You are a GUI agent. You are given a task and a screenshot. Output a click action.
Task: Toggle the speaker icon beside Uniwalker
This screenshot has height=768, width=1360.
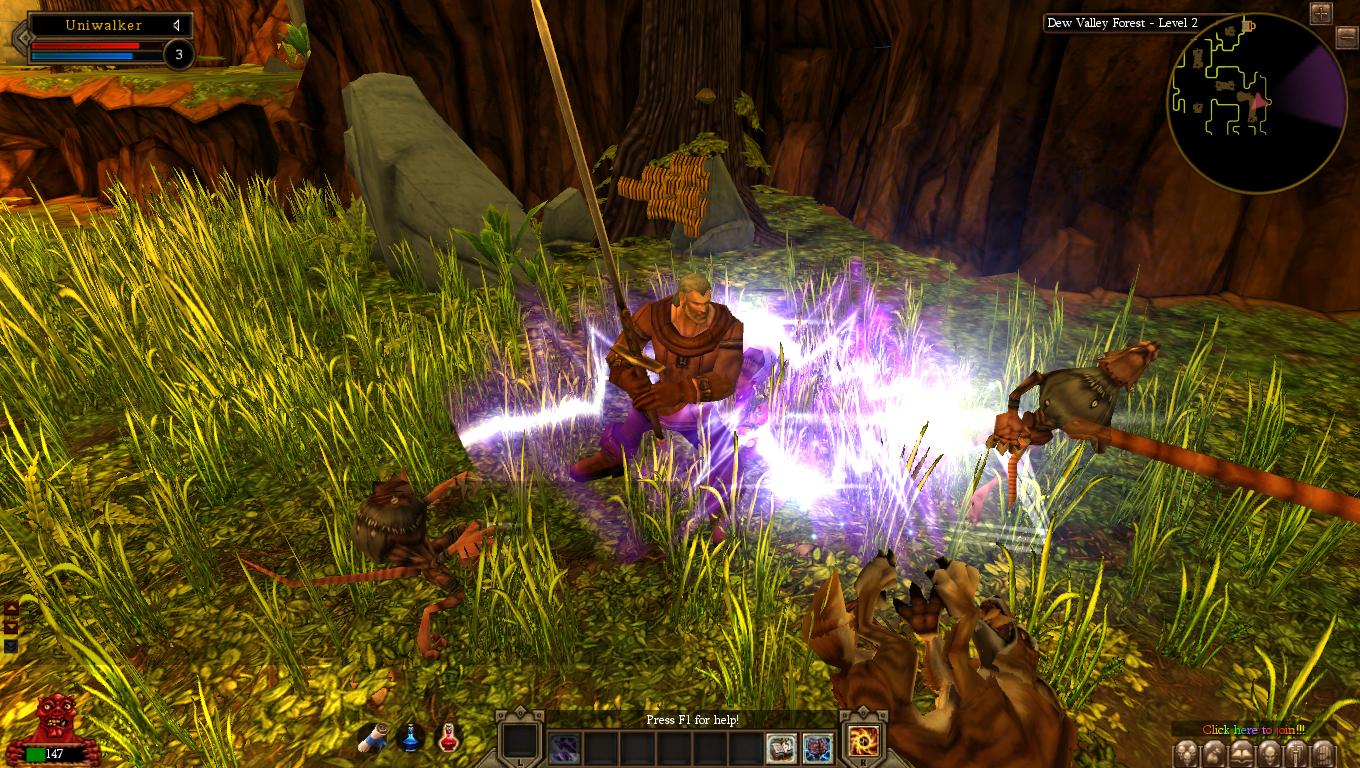(x=176, y=25)
